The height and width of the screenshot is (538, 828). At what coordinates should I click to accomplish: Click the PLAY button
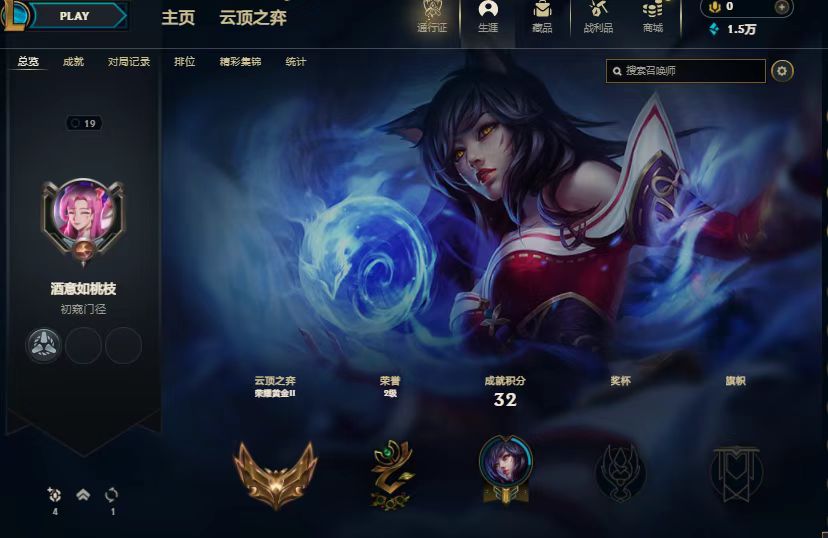[76, 16]
